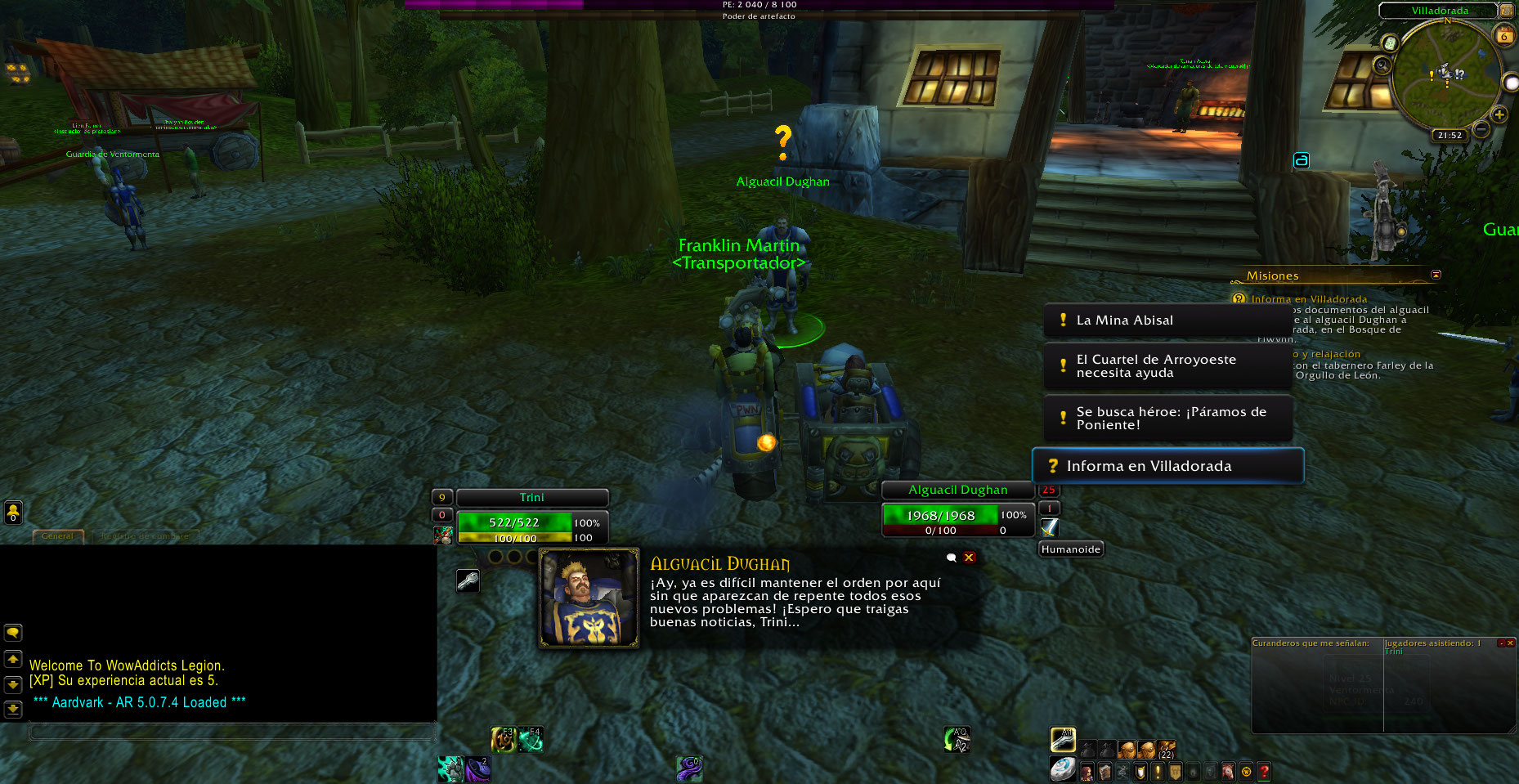Click the minimap tracking magnifier button
Viewport: 1519px width, 784px height.
pyautogui.click(x=1382, y=65)
